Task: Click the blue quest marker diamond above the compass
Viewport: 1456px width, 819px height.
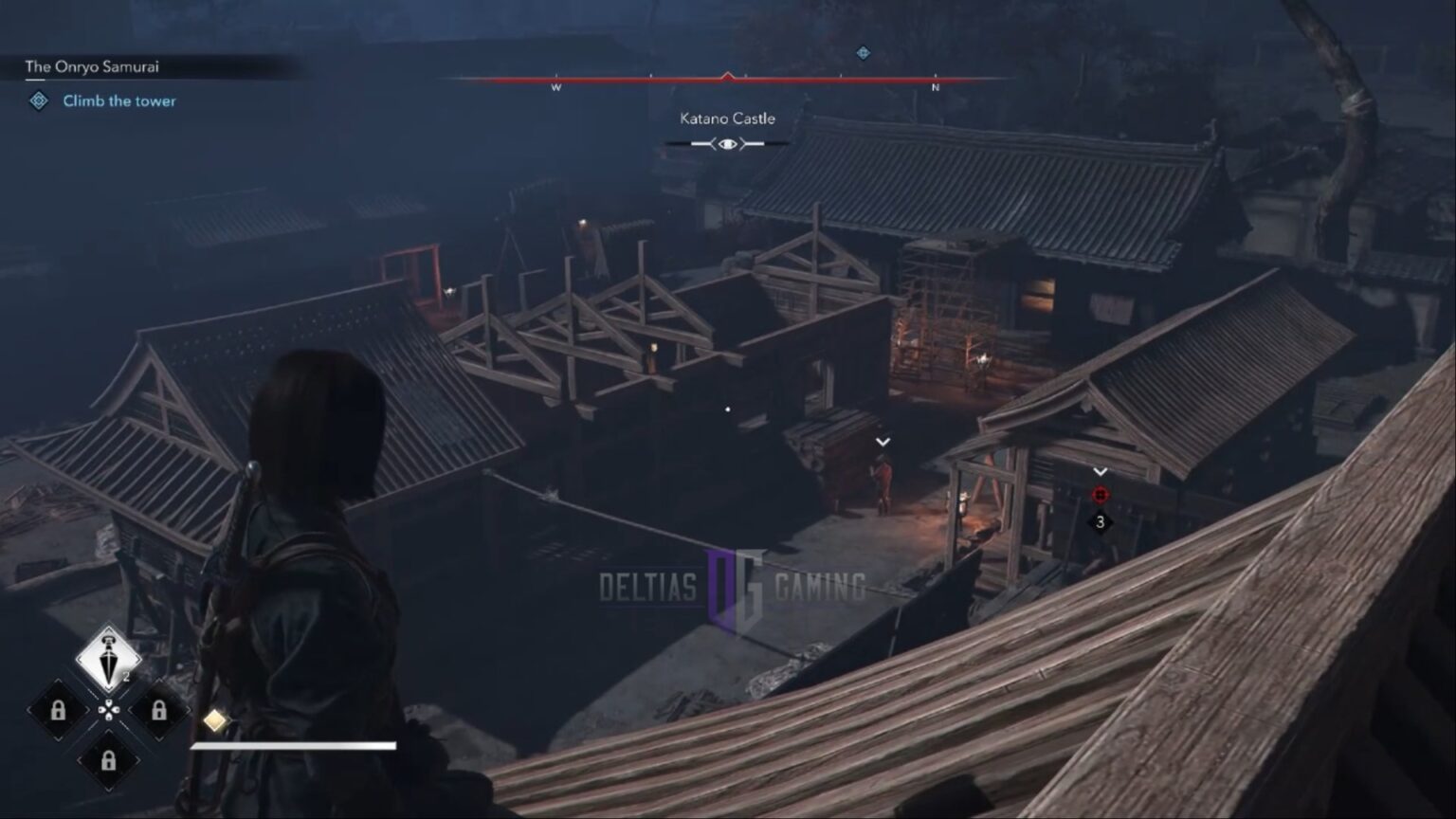Action: (862, 54)
